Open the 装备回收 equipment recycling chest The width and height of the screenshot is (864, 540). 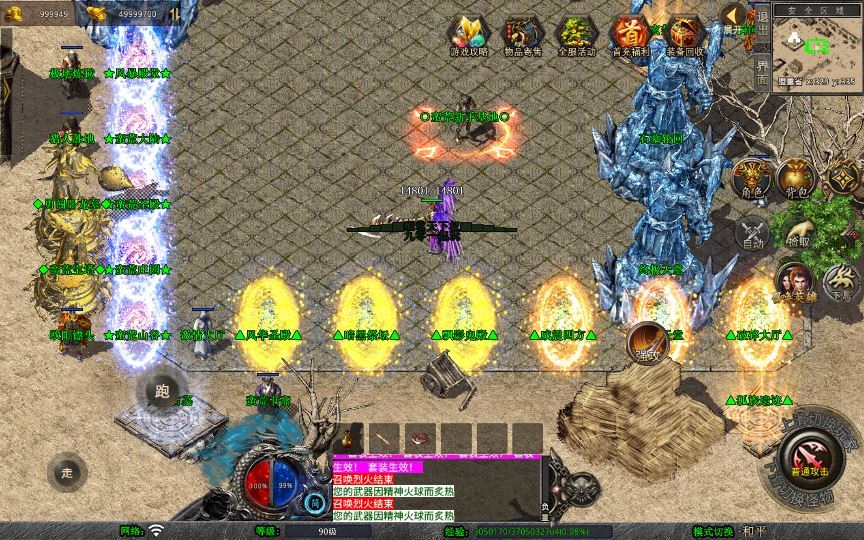click(685, 35)
